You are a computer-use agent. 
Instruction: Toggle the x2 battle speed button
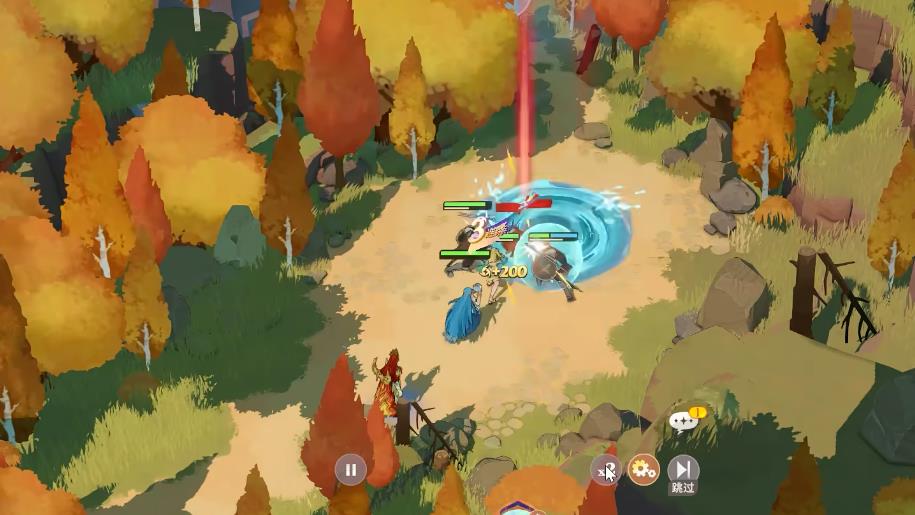point(605,469)
